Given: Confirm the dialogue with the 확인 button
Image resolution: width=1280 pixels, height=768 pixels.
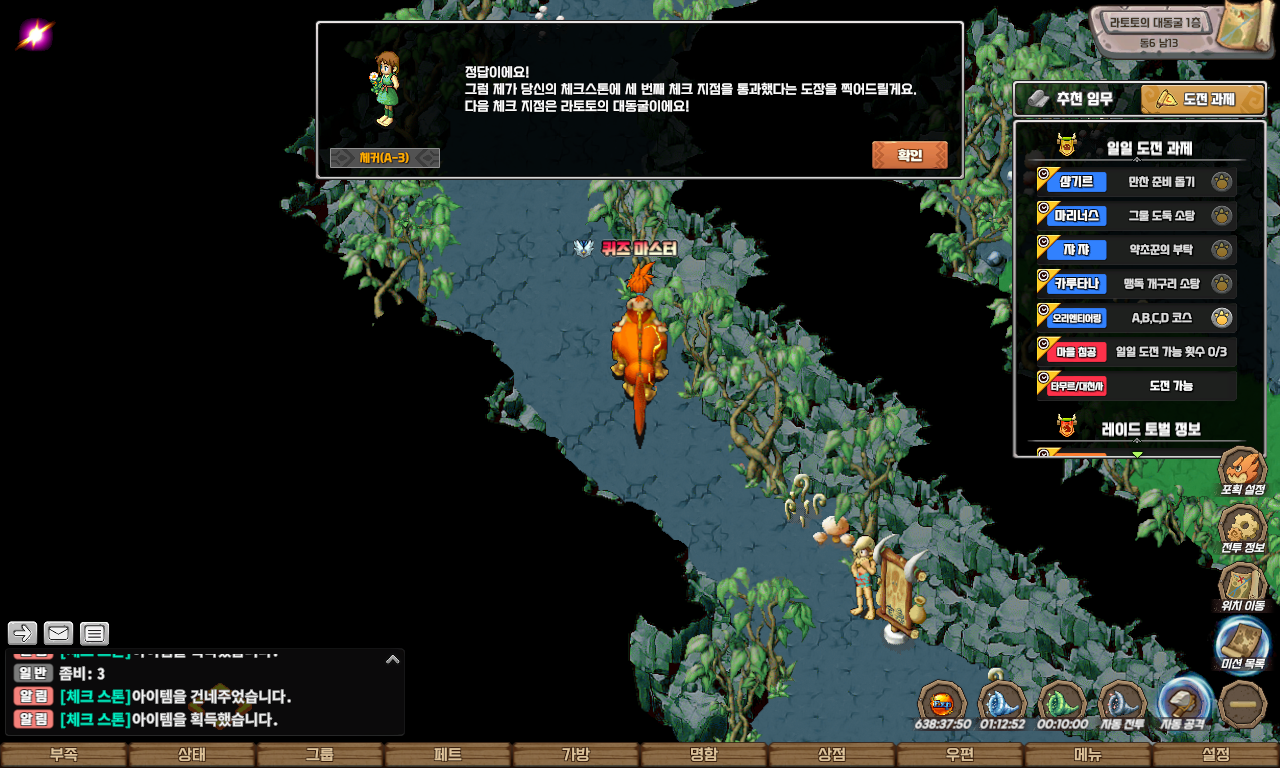Looking at the screenshot, I should tap(909, 155).
